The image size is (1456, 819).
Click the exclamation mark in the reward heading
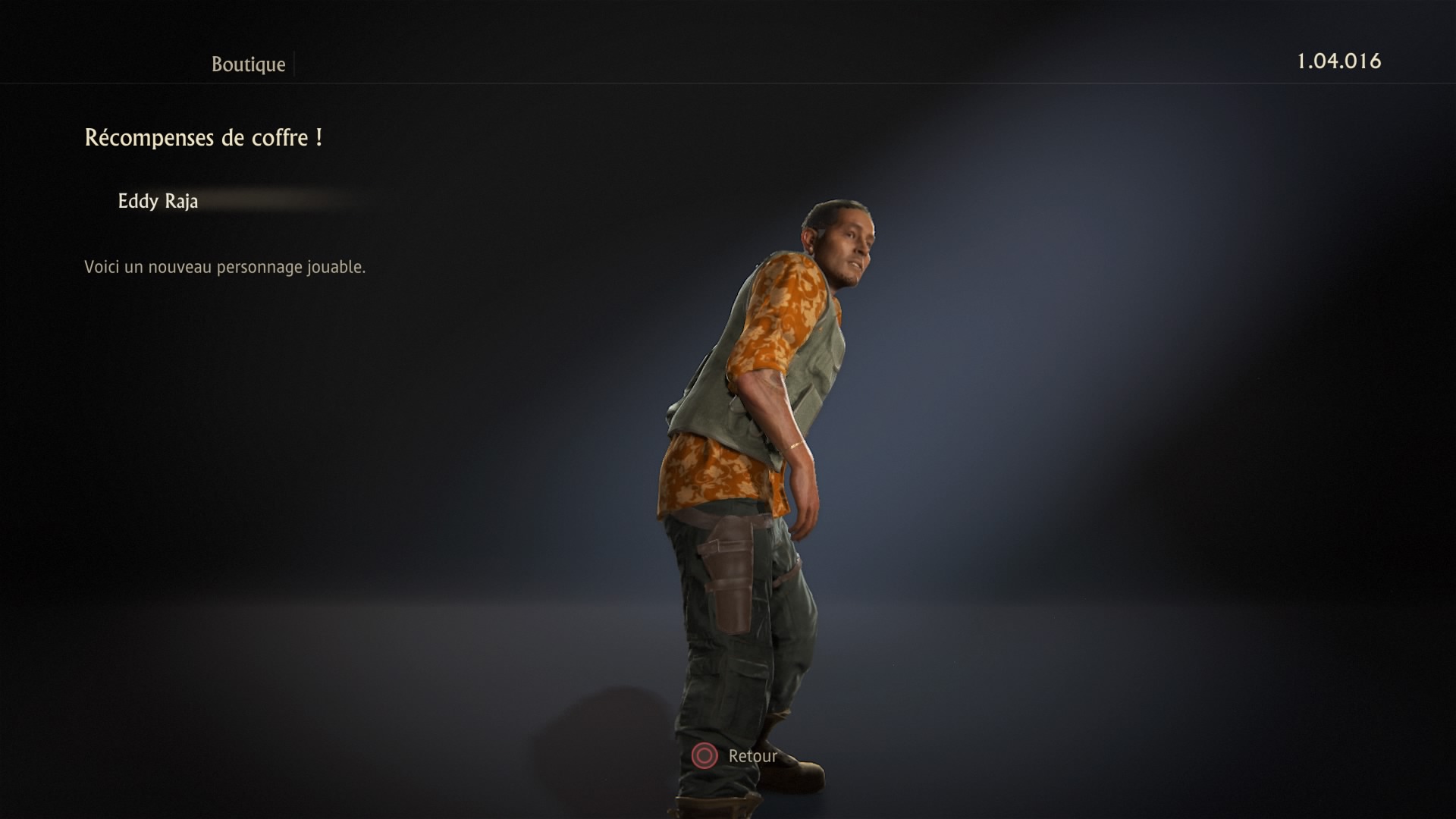318,138
